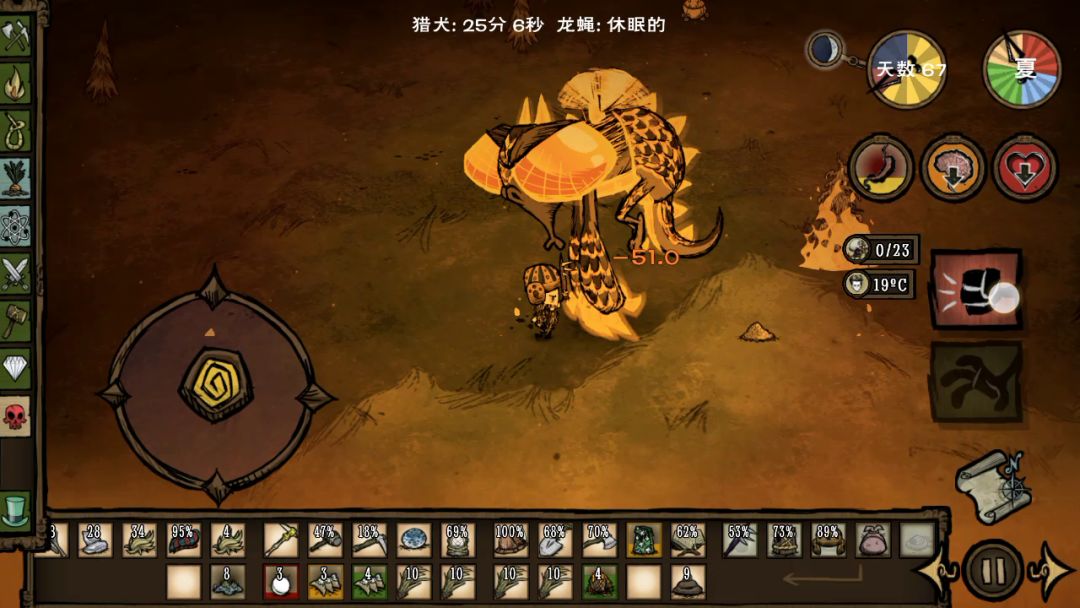Select the red skull Magic crafting tab
Image resolution: width=1080 pixels, height=608 pixels.
15,415
